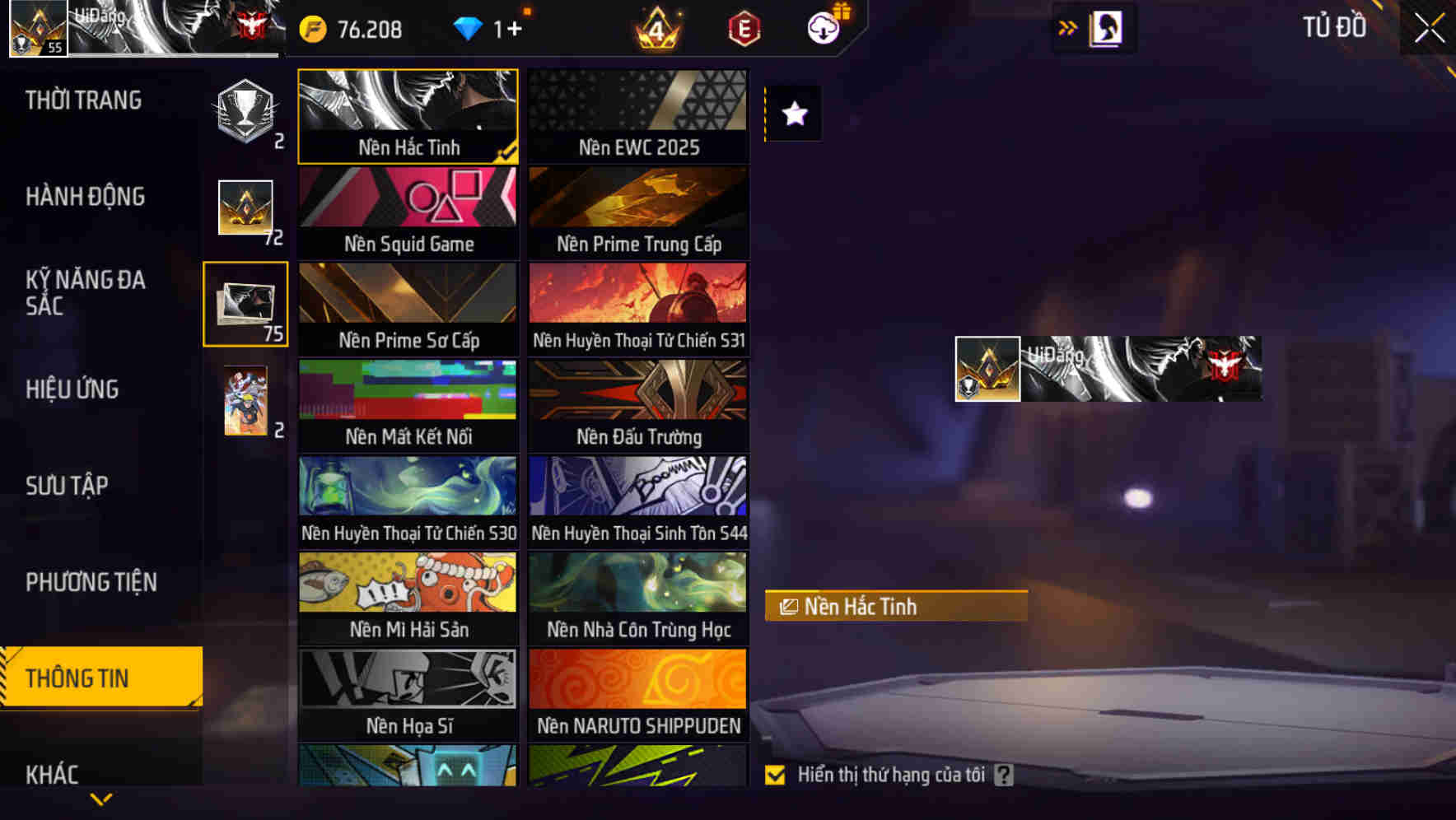Open TỦ ĐỒ label at top right
This screenshot has height=820, width=1456.
(1334, 27)
